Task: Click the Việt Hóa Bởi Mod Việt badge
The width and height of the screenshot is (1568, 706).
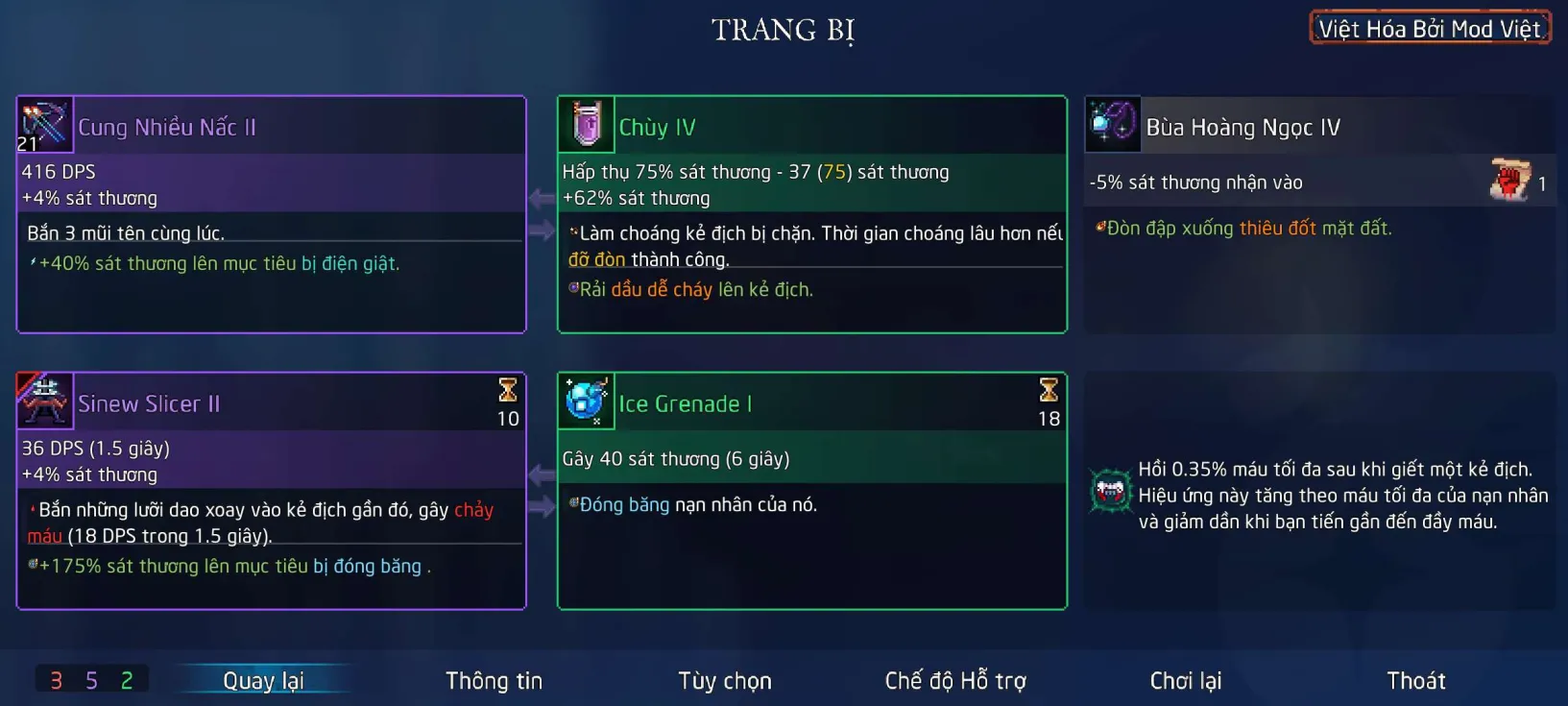Action: [1429, 29]
